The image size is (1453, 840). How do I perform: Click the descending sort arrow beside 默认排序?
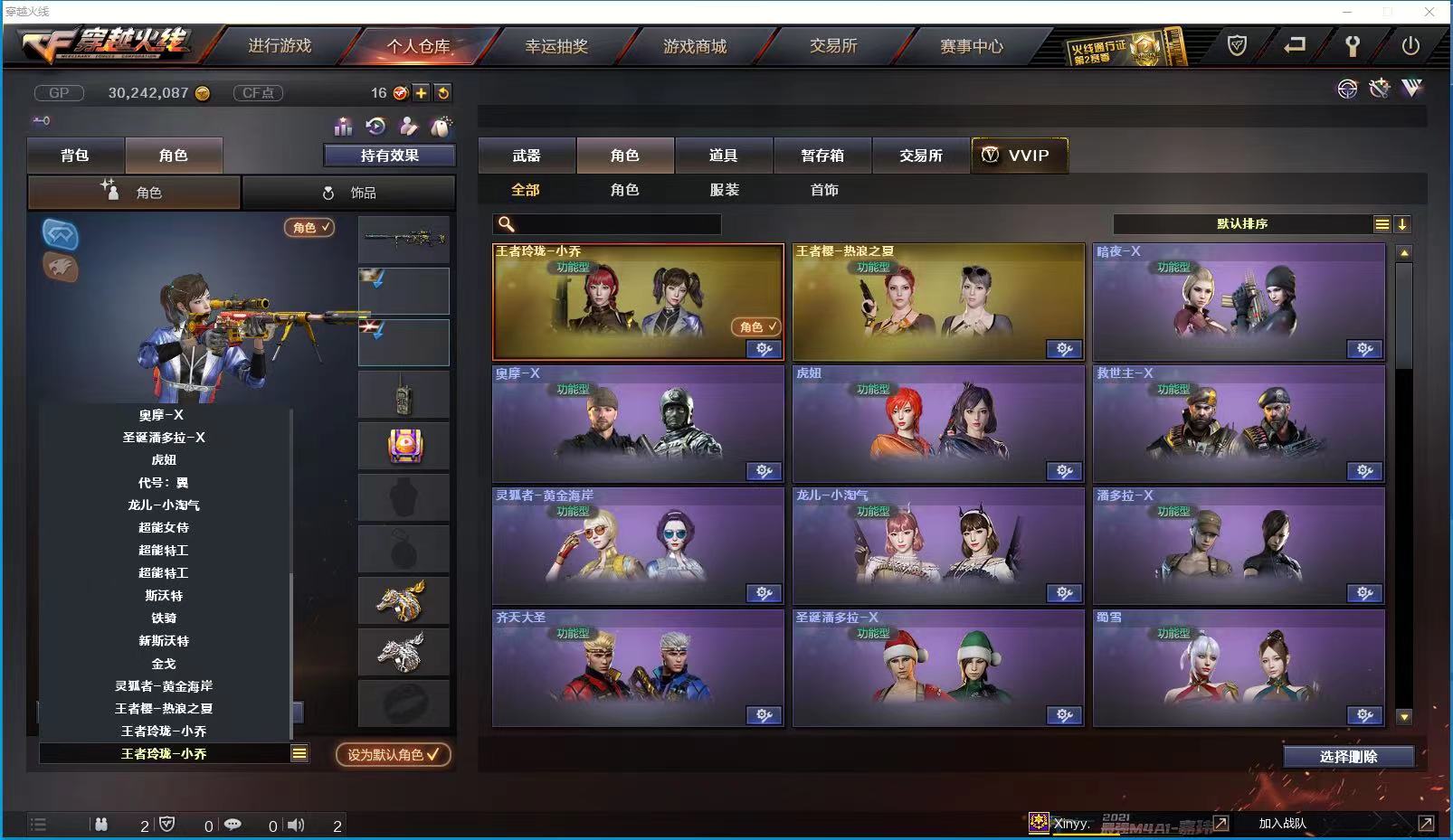point(1402,223)
